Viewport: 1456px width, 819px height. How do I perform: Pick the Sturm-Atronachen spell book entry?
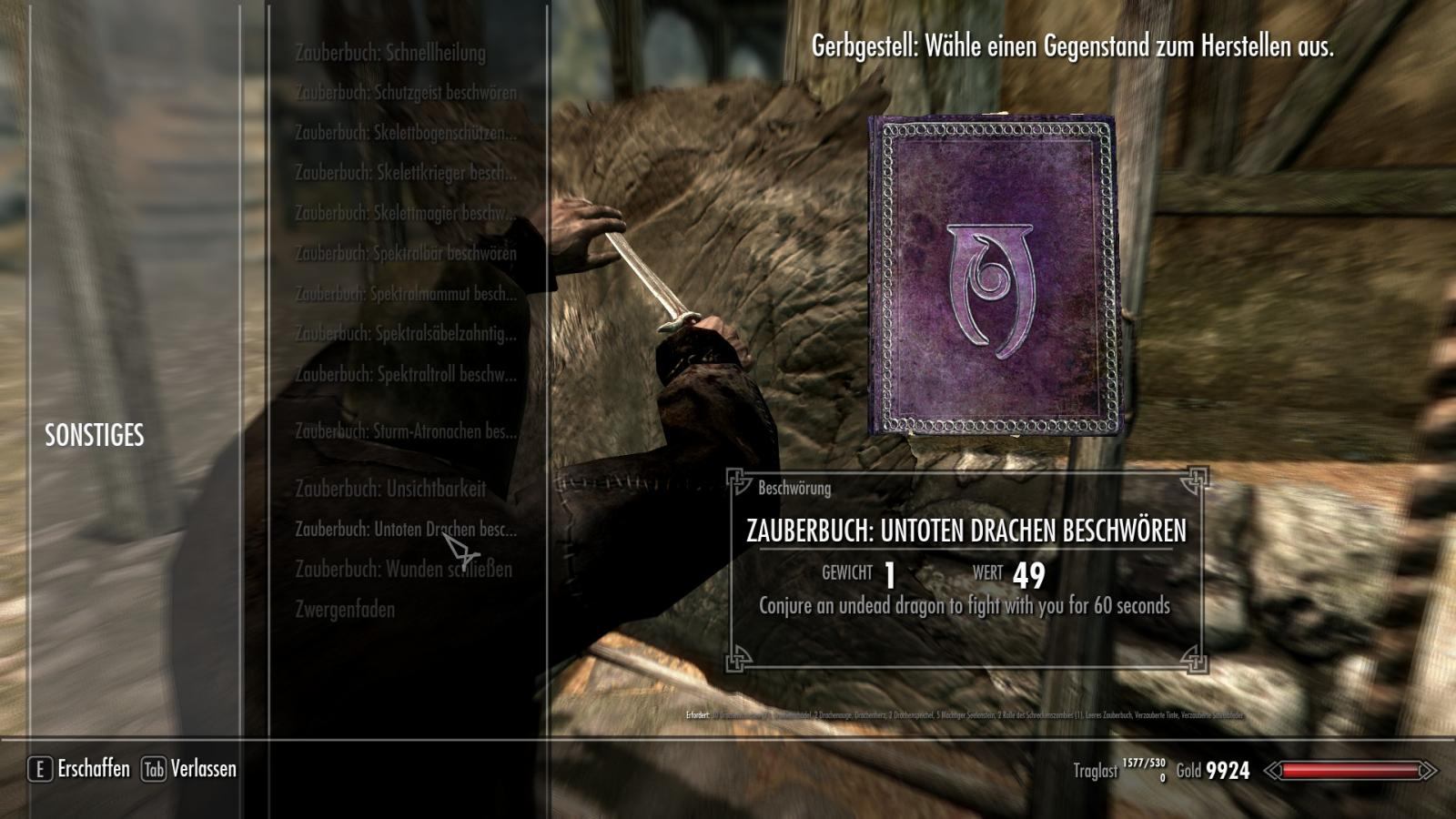click(405, 431)
